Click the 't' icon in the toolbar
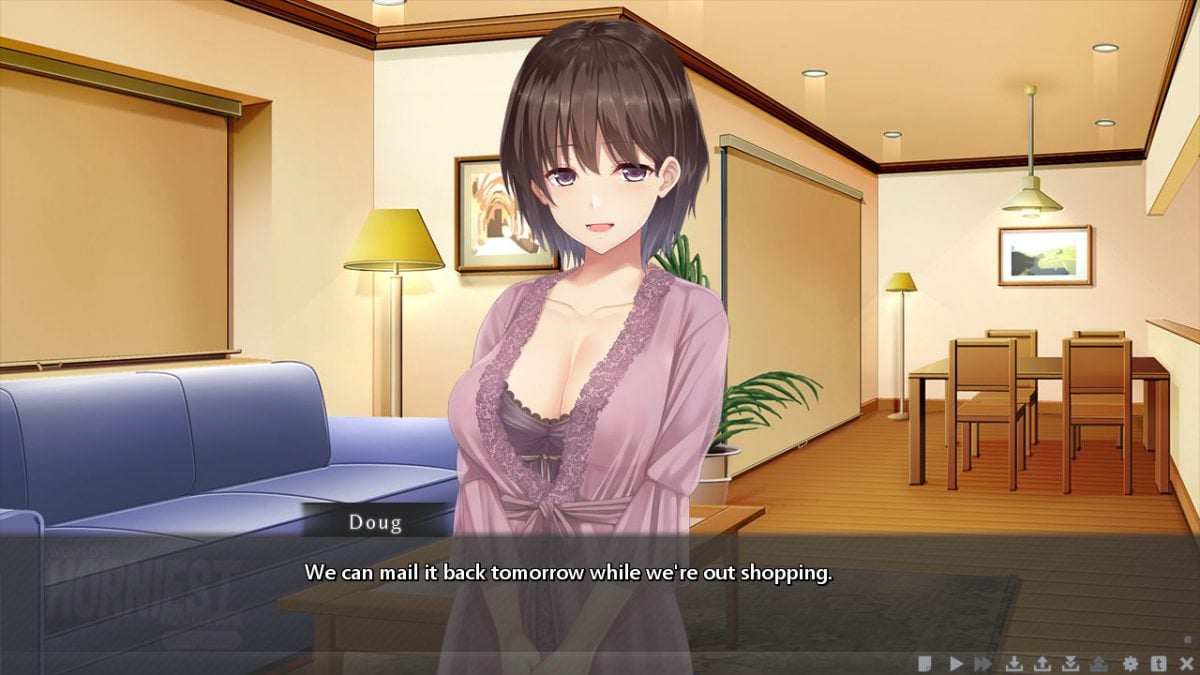1200x675 pixels. pyautogui.click(x=1159, y=662)
